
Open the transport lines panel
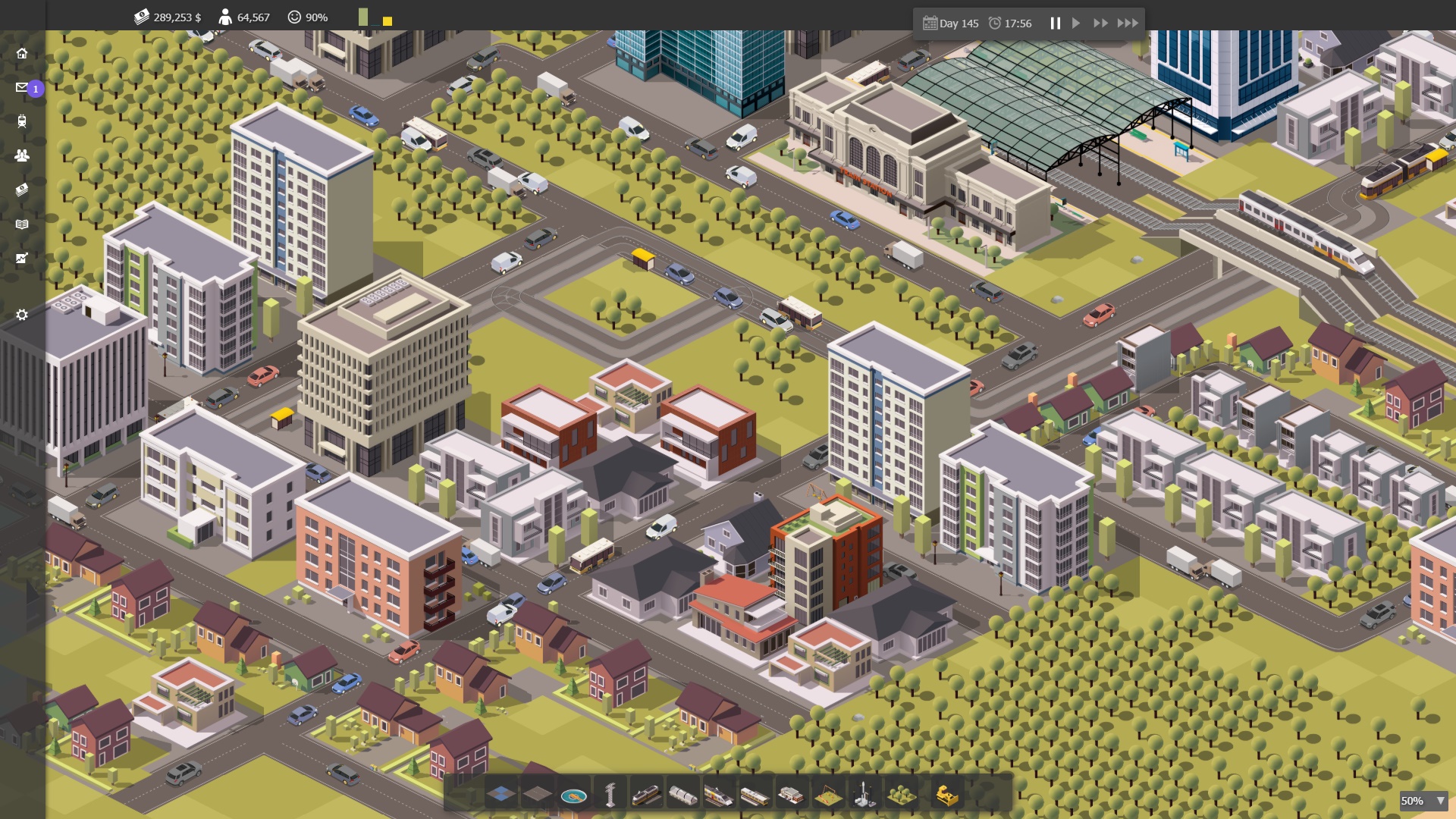pyautogui.click(x=22, y=122)
